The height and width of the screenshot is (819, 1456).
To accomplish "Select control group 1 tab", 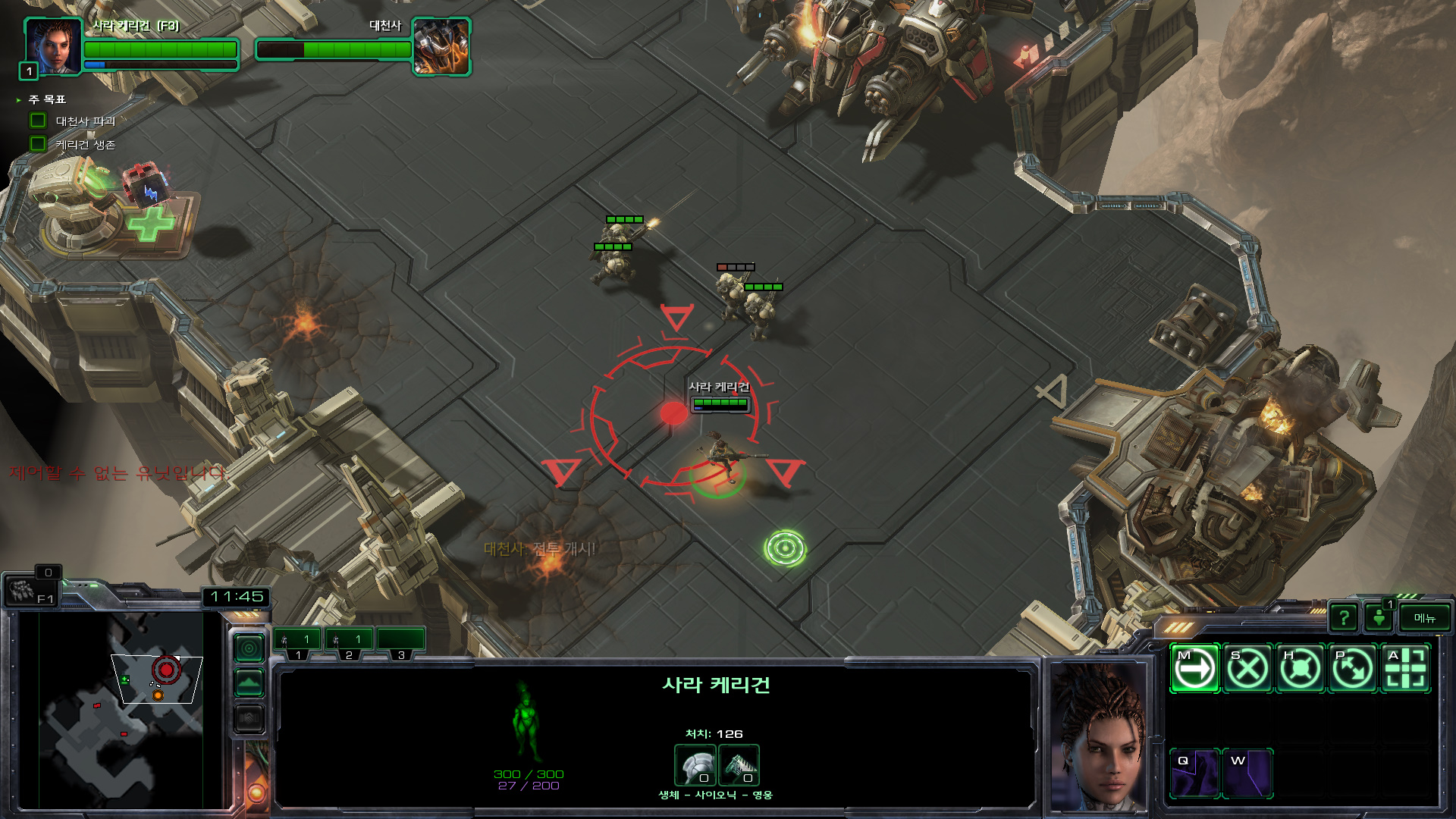I will coord(297,643).
